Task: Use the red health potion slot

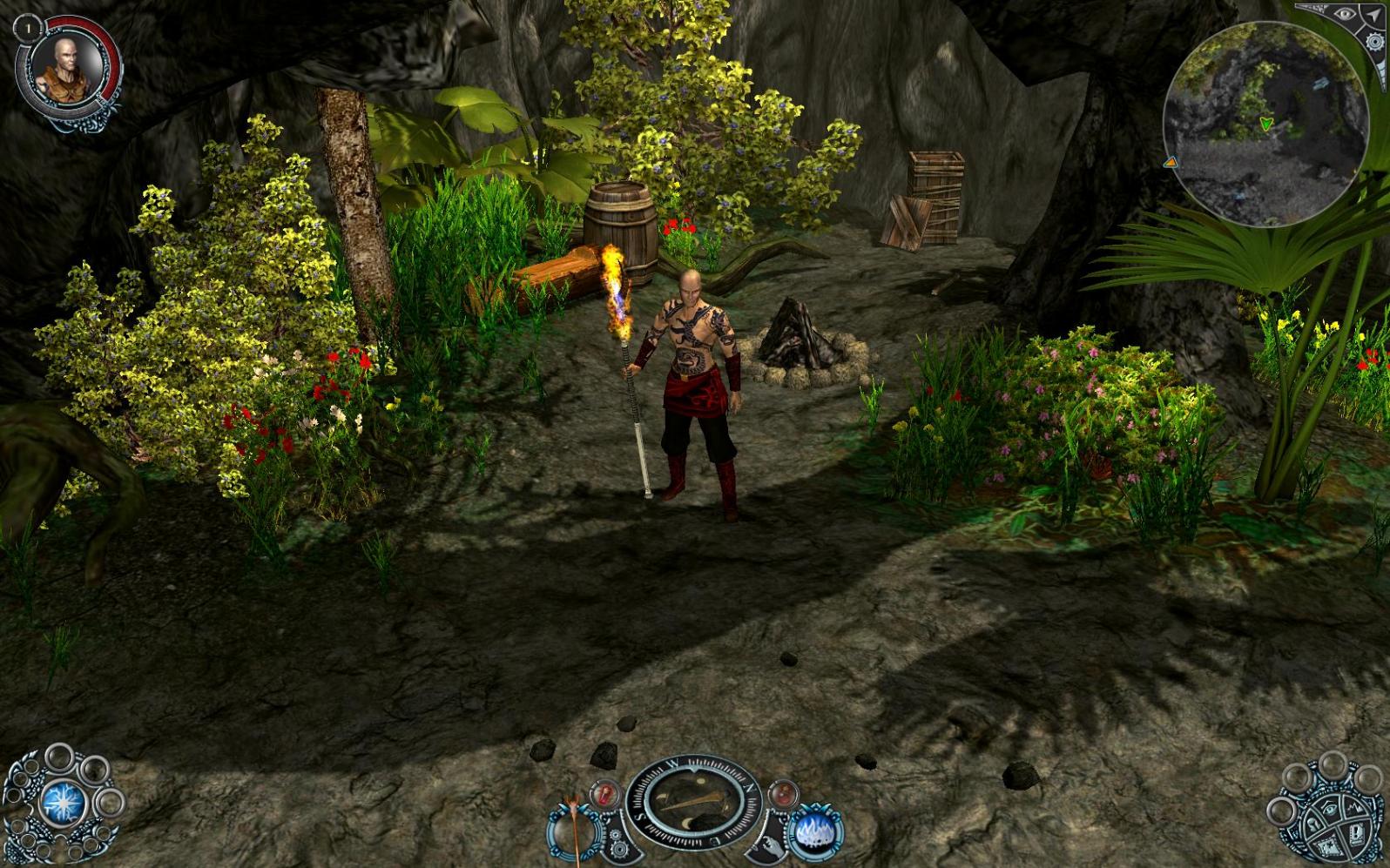Action: 604,794
